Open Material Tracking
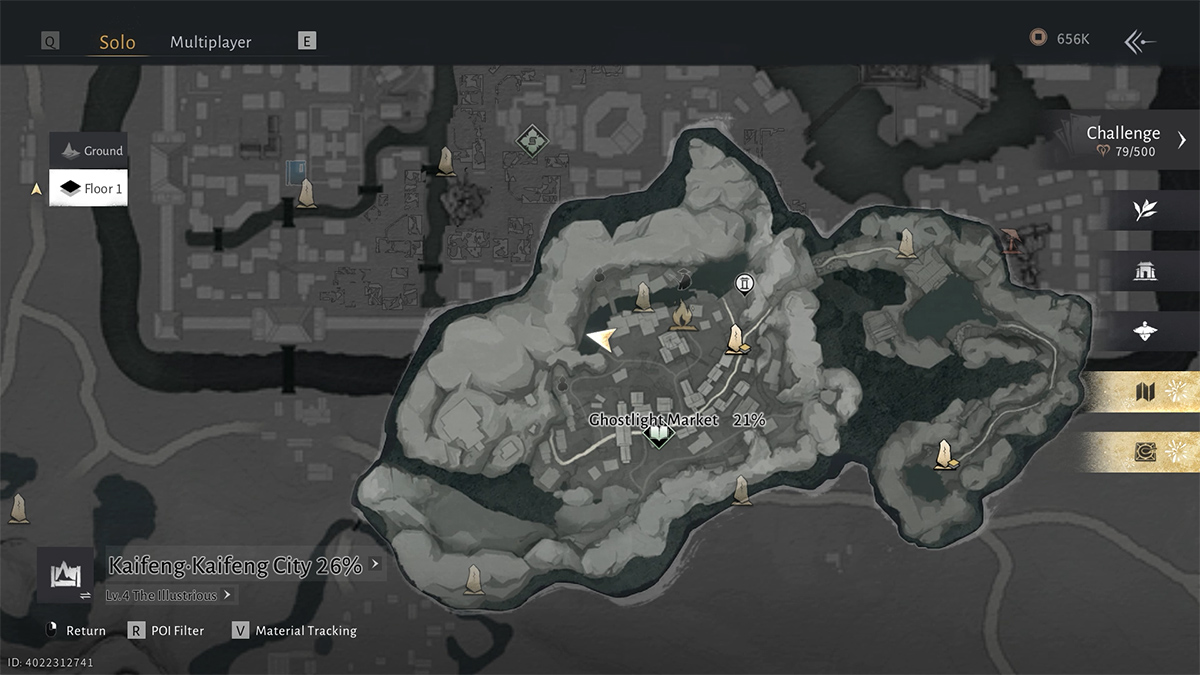The height and width of the screenshot is (675, 1200). click(x=295, y=631)
